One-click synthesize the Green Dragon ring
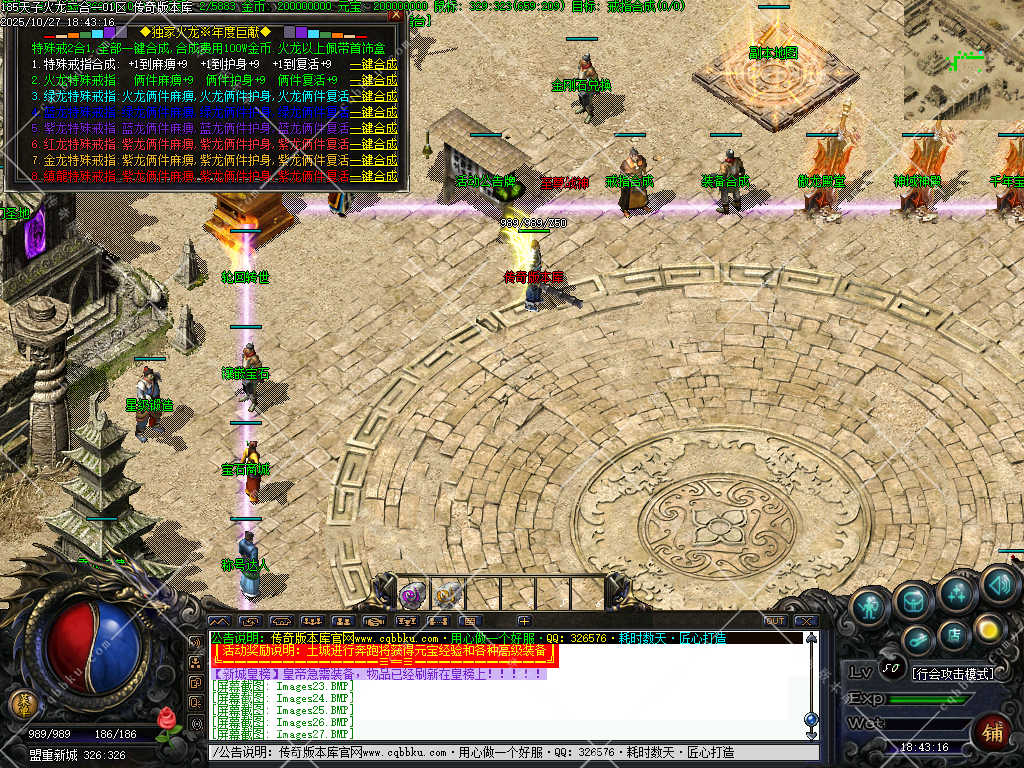 click(374, 96)
